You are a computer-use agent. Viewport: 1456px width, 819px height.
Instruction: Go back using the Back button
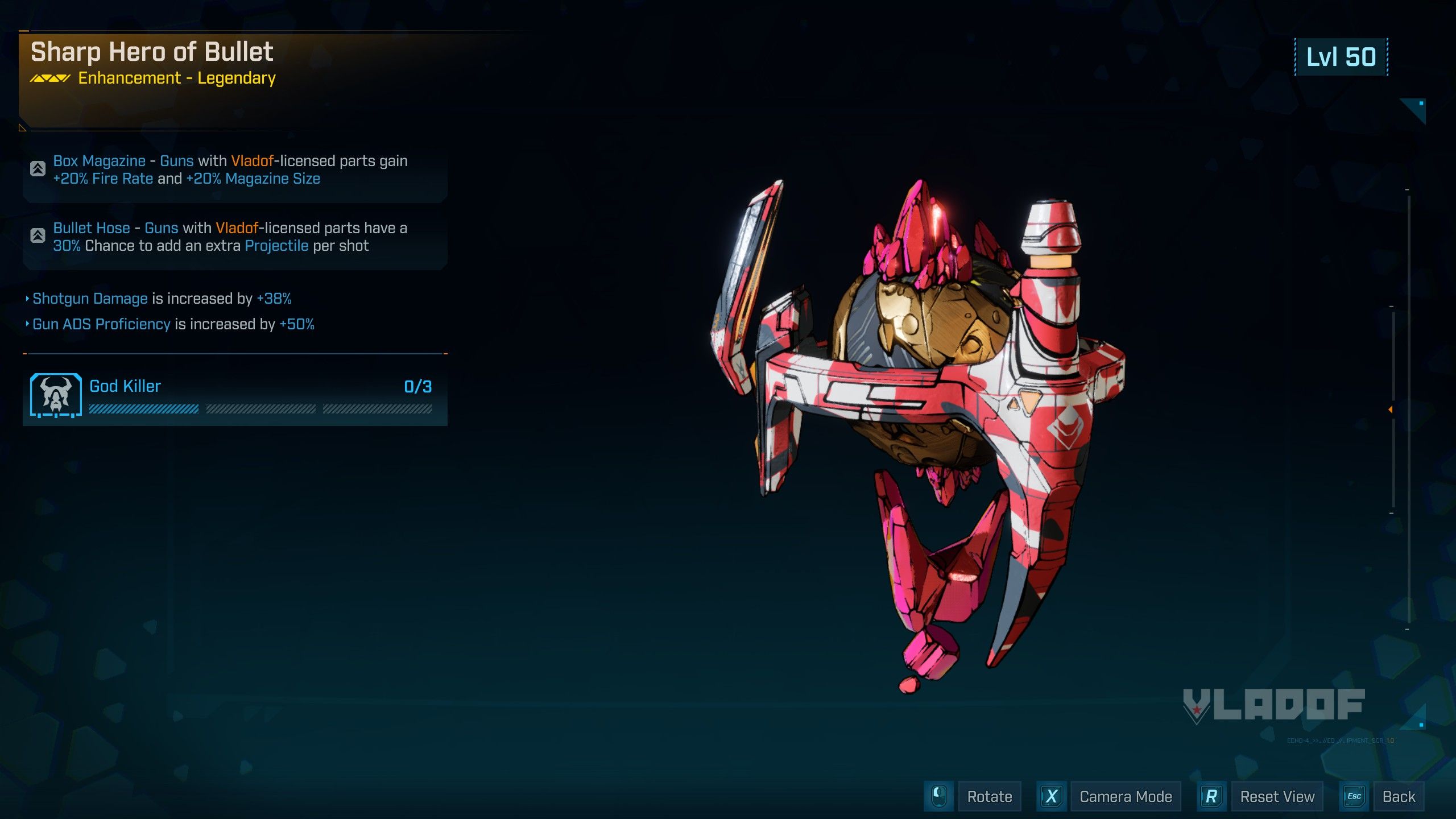[x=1398, y=797]
